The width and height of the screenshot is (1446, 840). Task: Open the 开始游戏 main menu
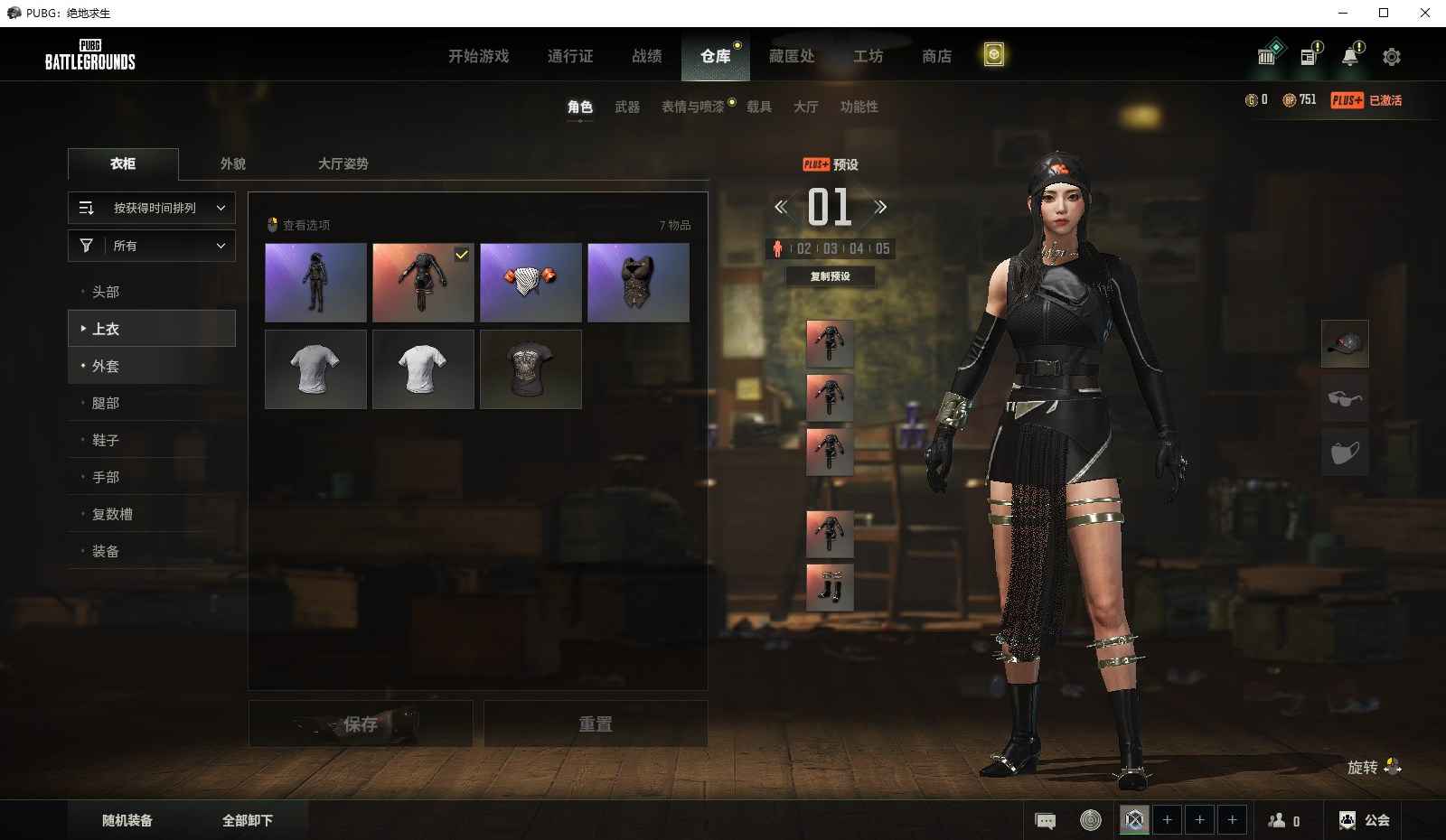click(x=478, y=56)
